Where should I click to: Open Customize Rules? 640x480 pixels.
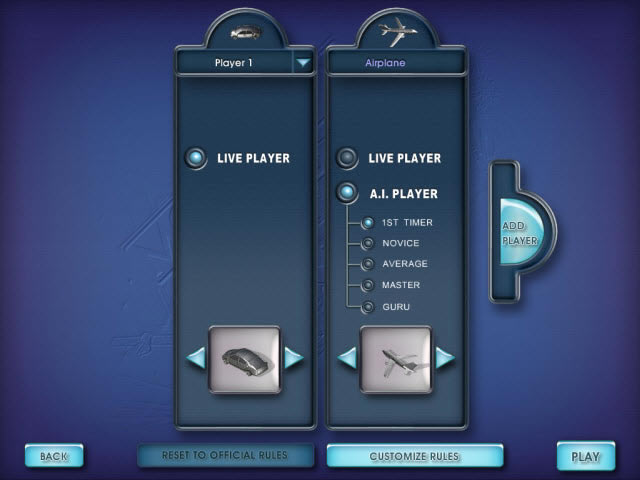[x=414, y=456]
